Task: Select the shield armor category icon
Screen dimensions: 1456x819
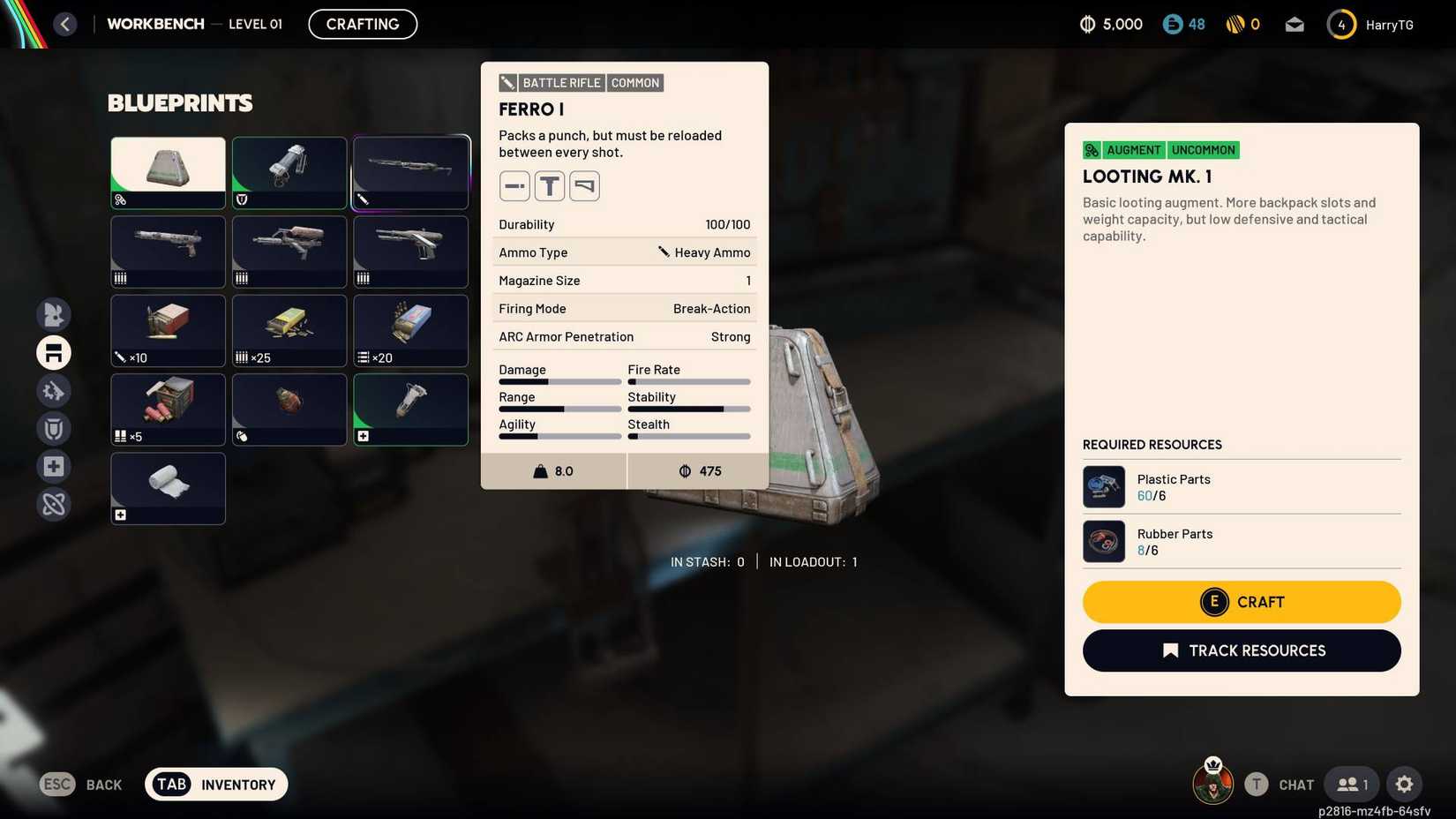Action: 53,428
